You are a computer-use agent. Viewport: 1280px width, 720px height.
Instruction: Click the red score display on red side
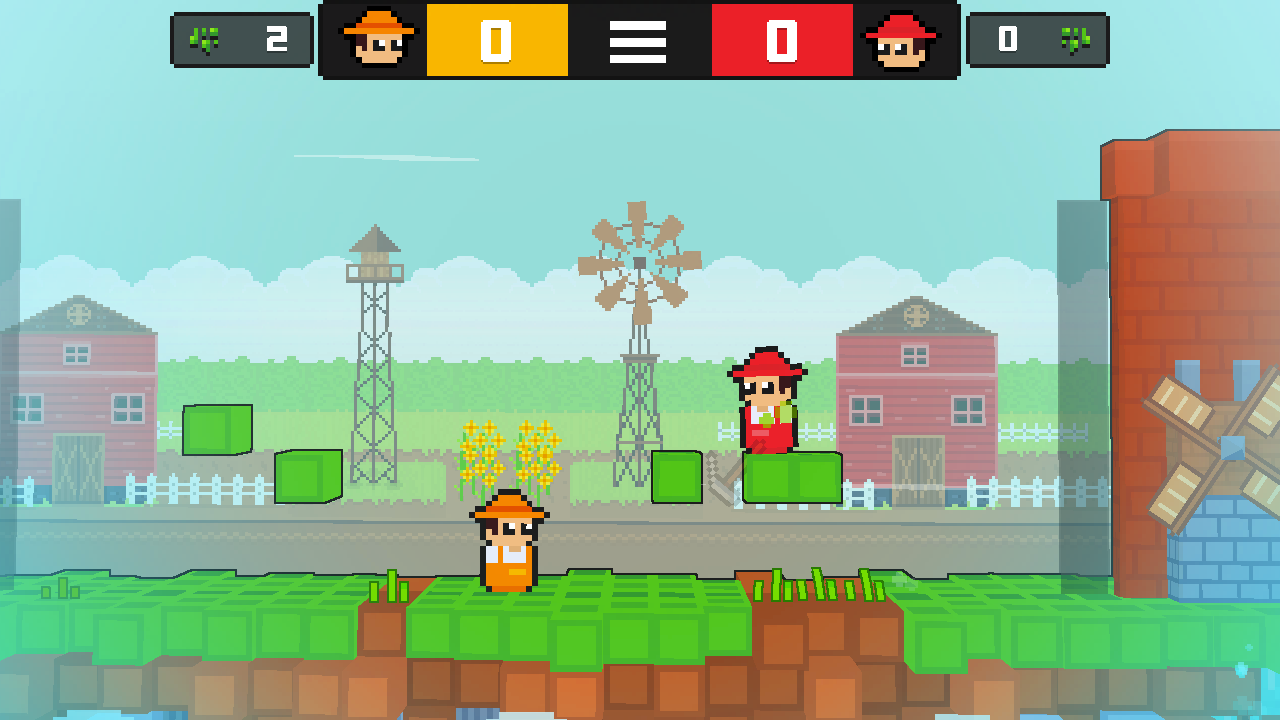pyautogui.click(x=782, y=41)
